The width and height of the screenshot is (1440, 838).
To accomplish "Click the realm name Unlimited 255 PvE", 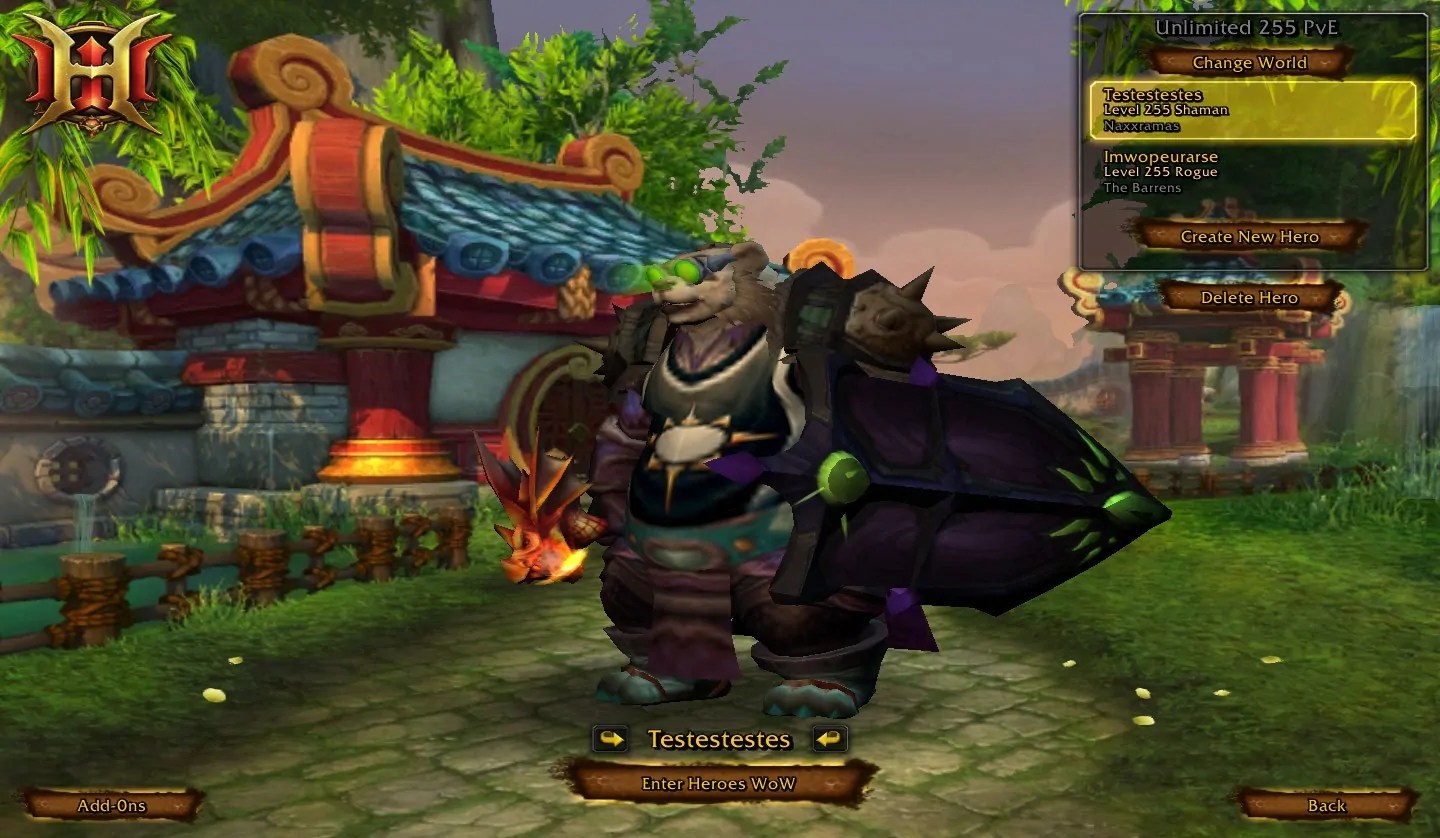I will tap(1248, 28).
